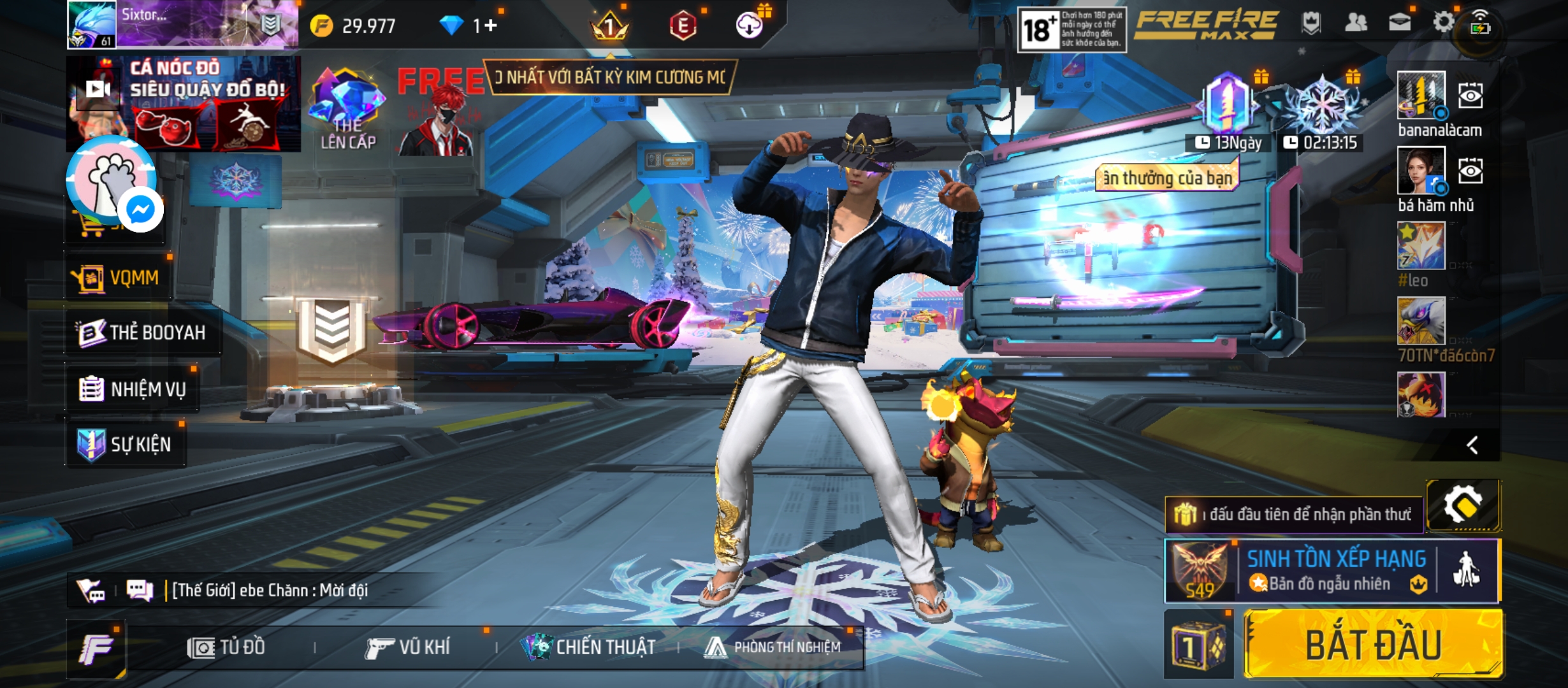Open THẺ BOOYAH pass
The image size is (1568, 688).
click(142, 333)
